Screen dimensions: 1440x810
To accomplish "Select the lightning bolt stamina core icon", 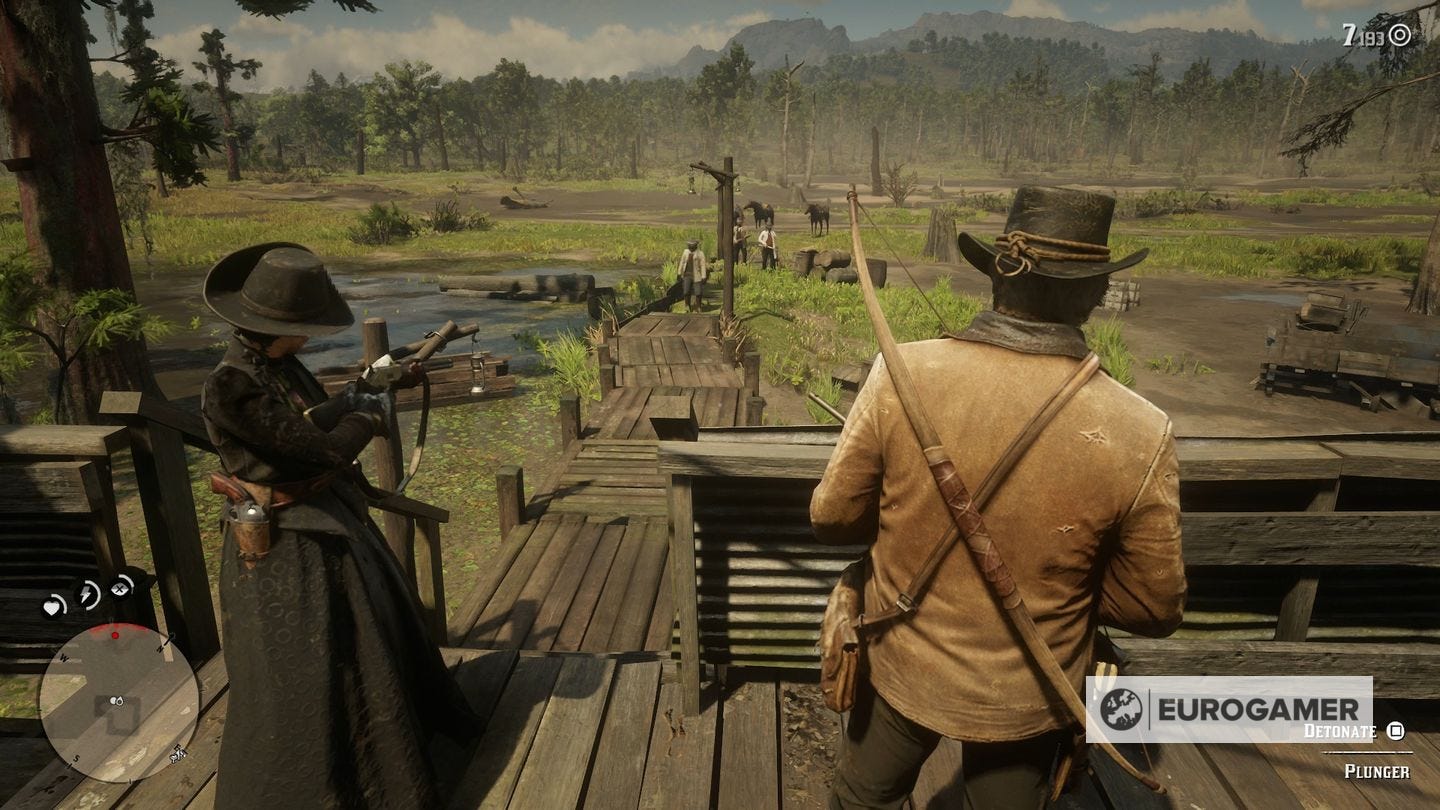I will (85, 594).
